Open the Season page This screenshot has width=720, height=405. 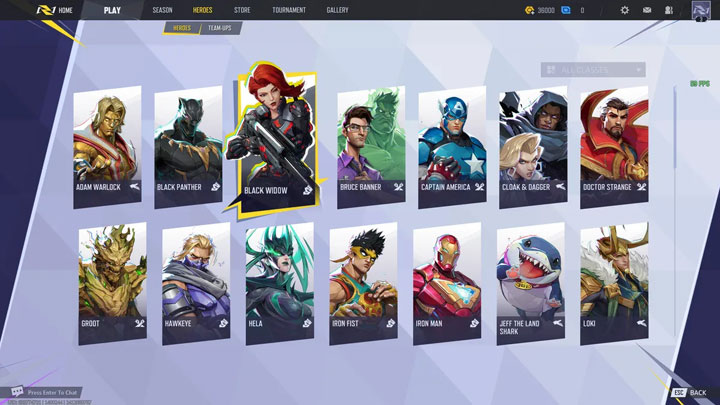[162, 10]
